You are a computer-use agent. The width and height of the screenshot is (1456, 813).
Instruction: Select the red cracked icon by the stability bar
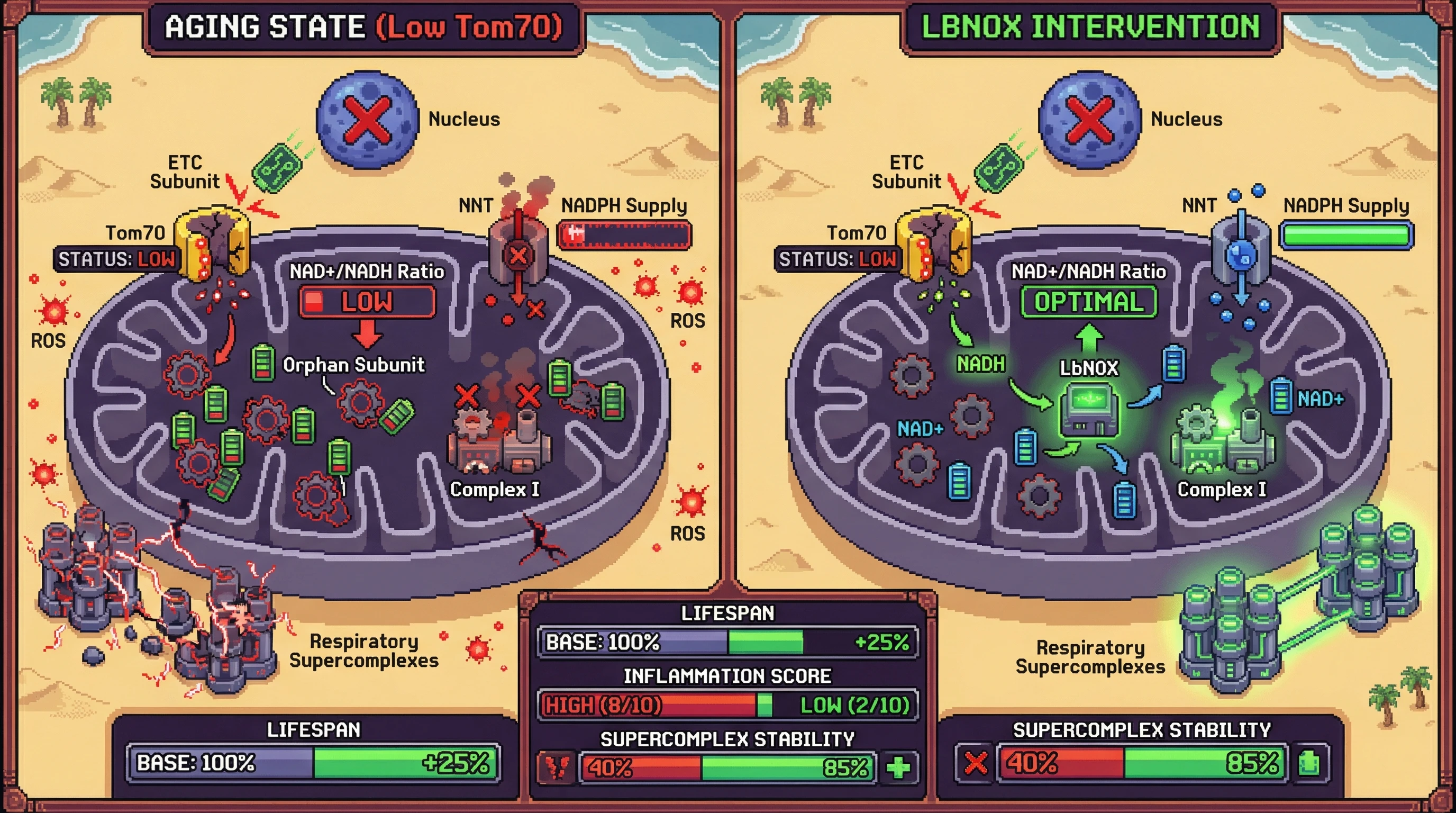click(557, 767)
